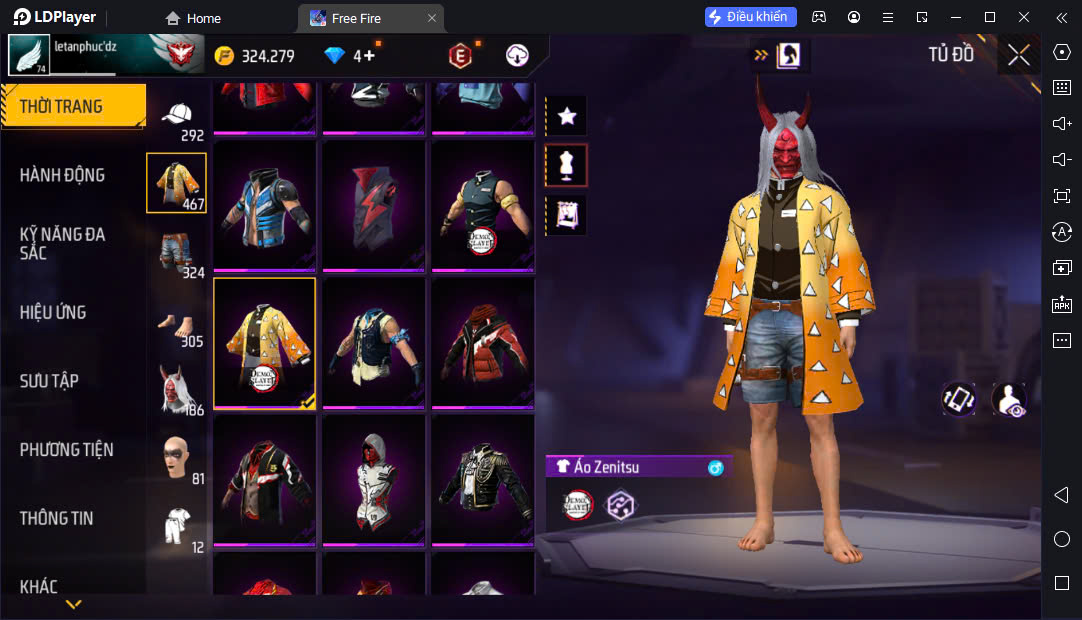This screenshot has width=1082, height=620.
Task: Add diamonds using the plus button
Action: (x=369, y=56)
